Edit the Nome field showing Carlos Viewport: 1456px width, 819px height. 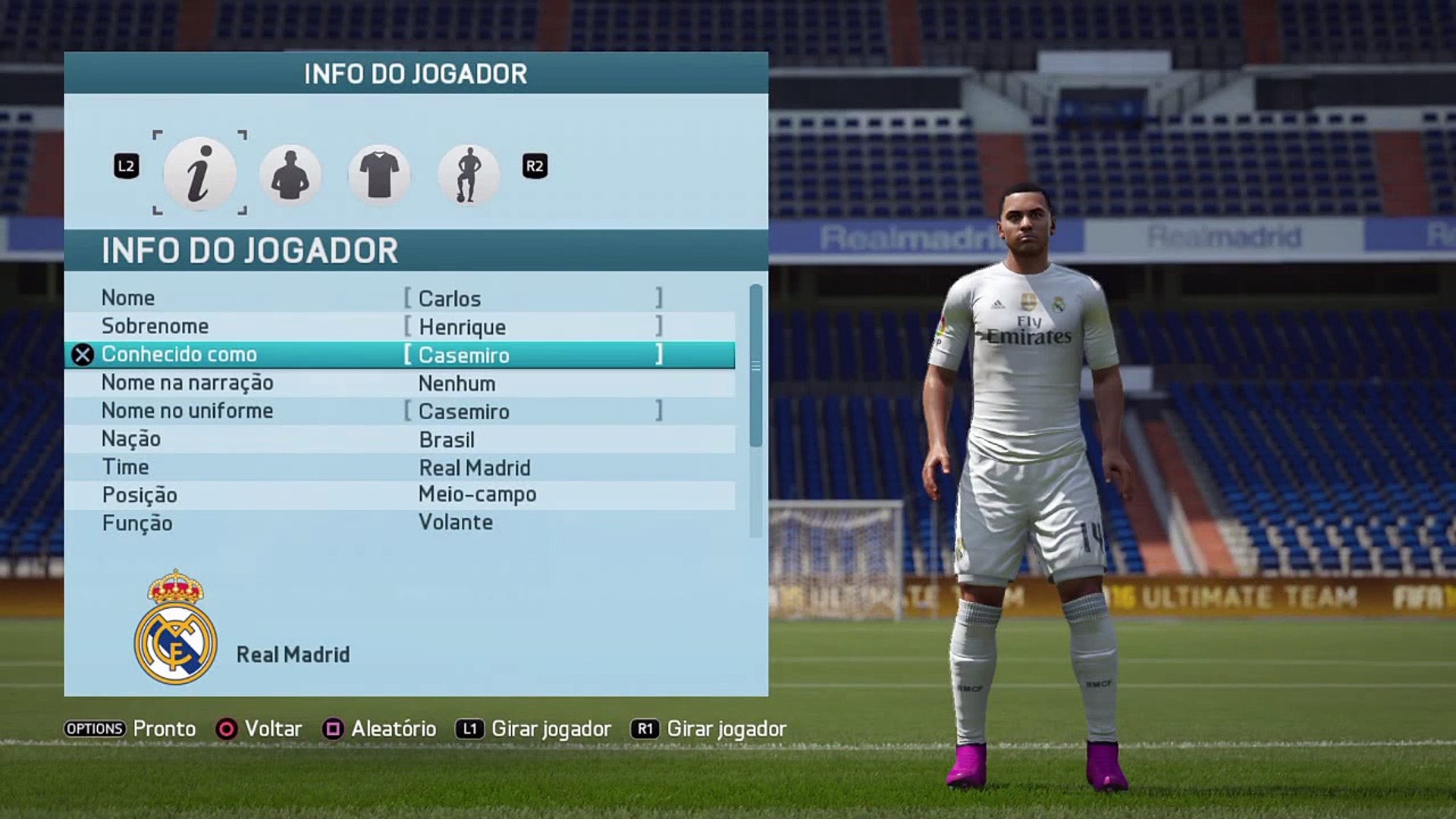532,298
